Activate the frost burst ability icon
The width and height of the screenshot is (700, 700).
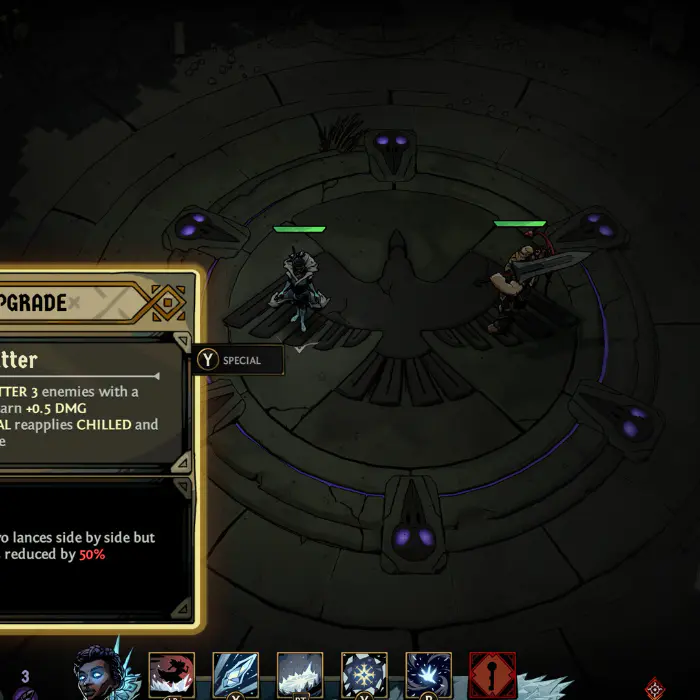(428, 675)
